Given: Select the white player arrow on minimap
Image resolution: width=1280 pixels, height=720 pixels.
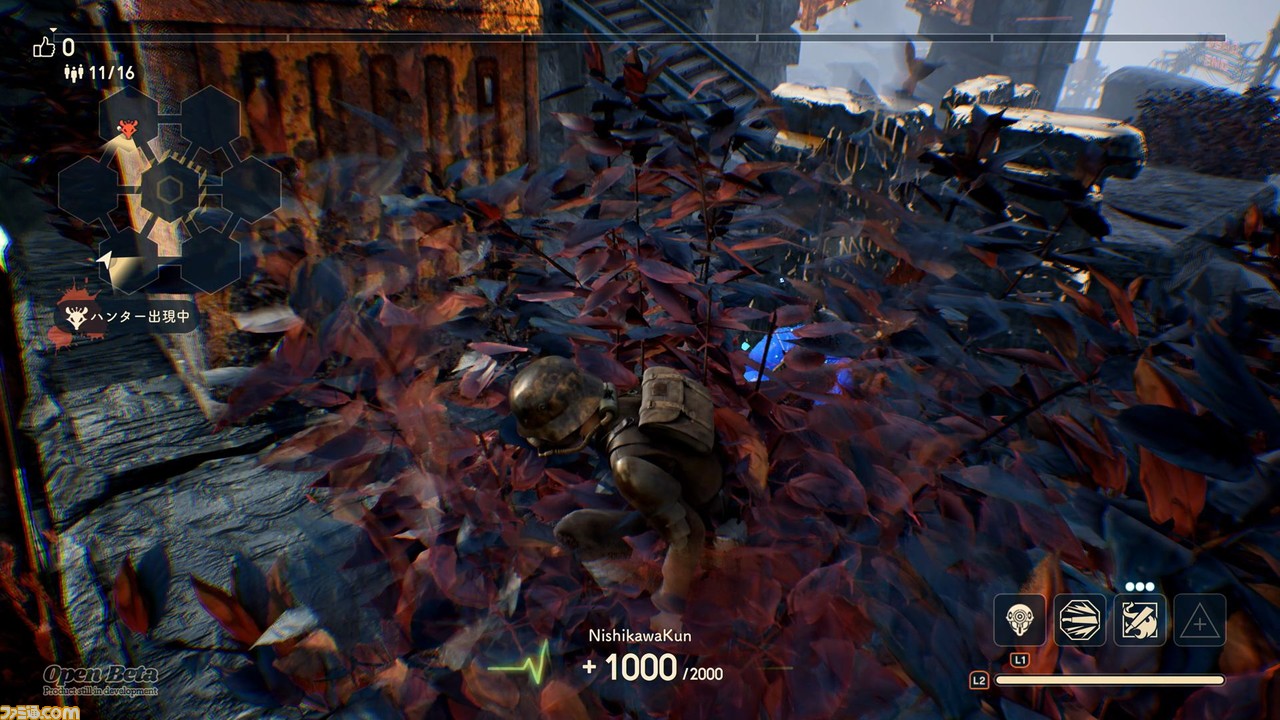Looking at the screenshot, I should [x=105, y=260].
